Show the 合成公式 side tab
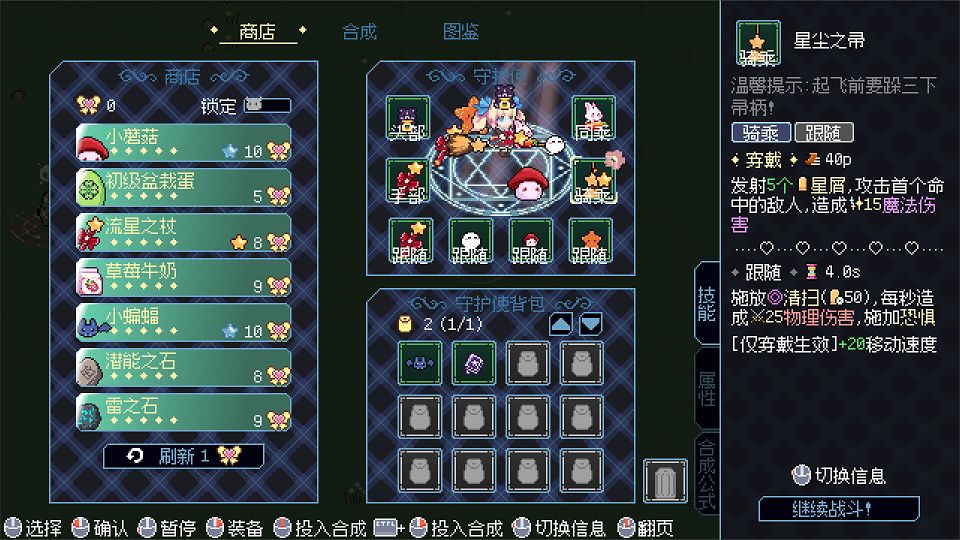Viewport: 960px width, 540px height. (x=707, y=474)
